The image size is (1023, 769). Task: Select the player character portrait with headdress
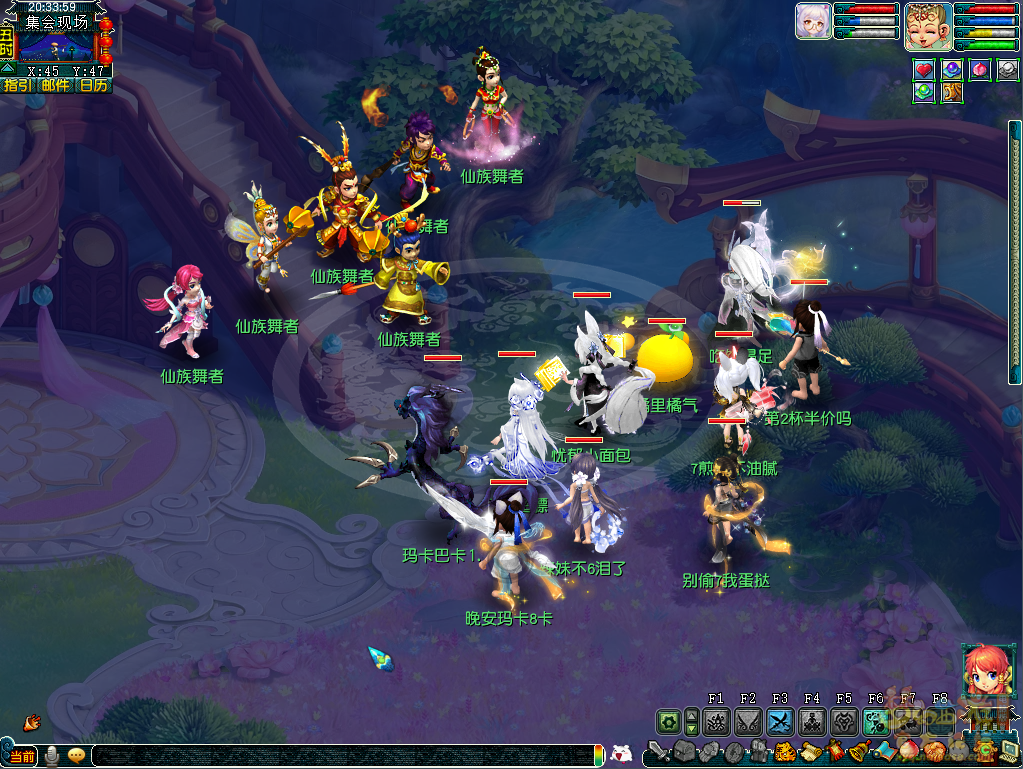(x=927, y=26)
